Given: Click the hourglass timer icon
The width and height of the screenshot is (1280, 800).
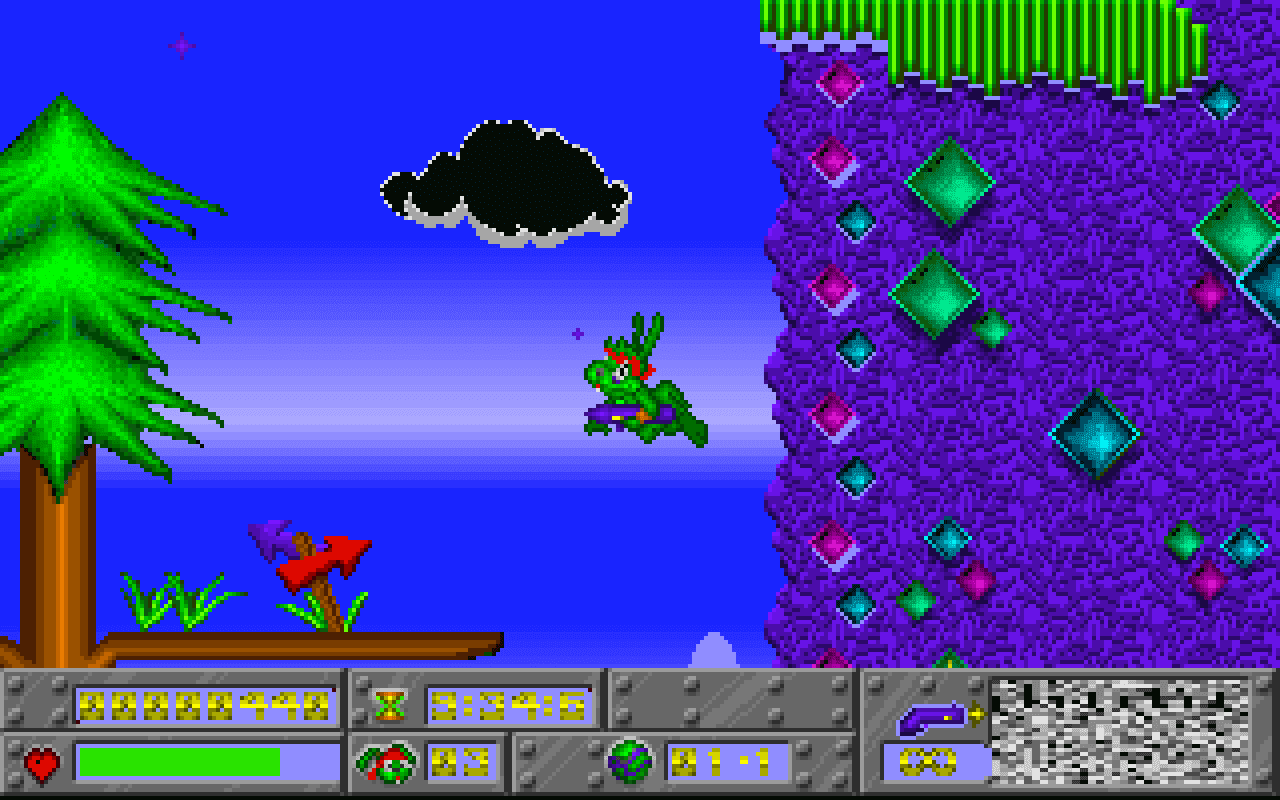Looking at the screenshot, I should click(x=391, y=703).
